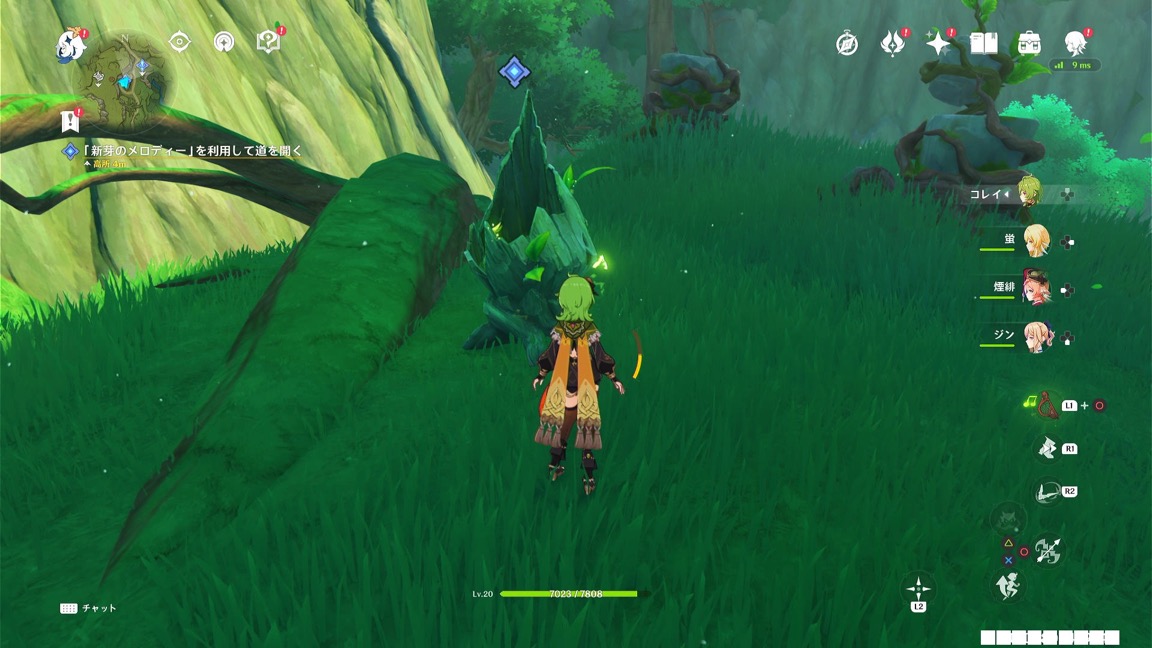The image size is (1152, 648).
Task: Open the compass adventure handbook icon
Action: (847, 44)
